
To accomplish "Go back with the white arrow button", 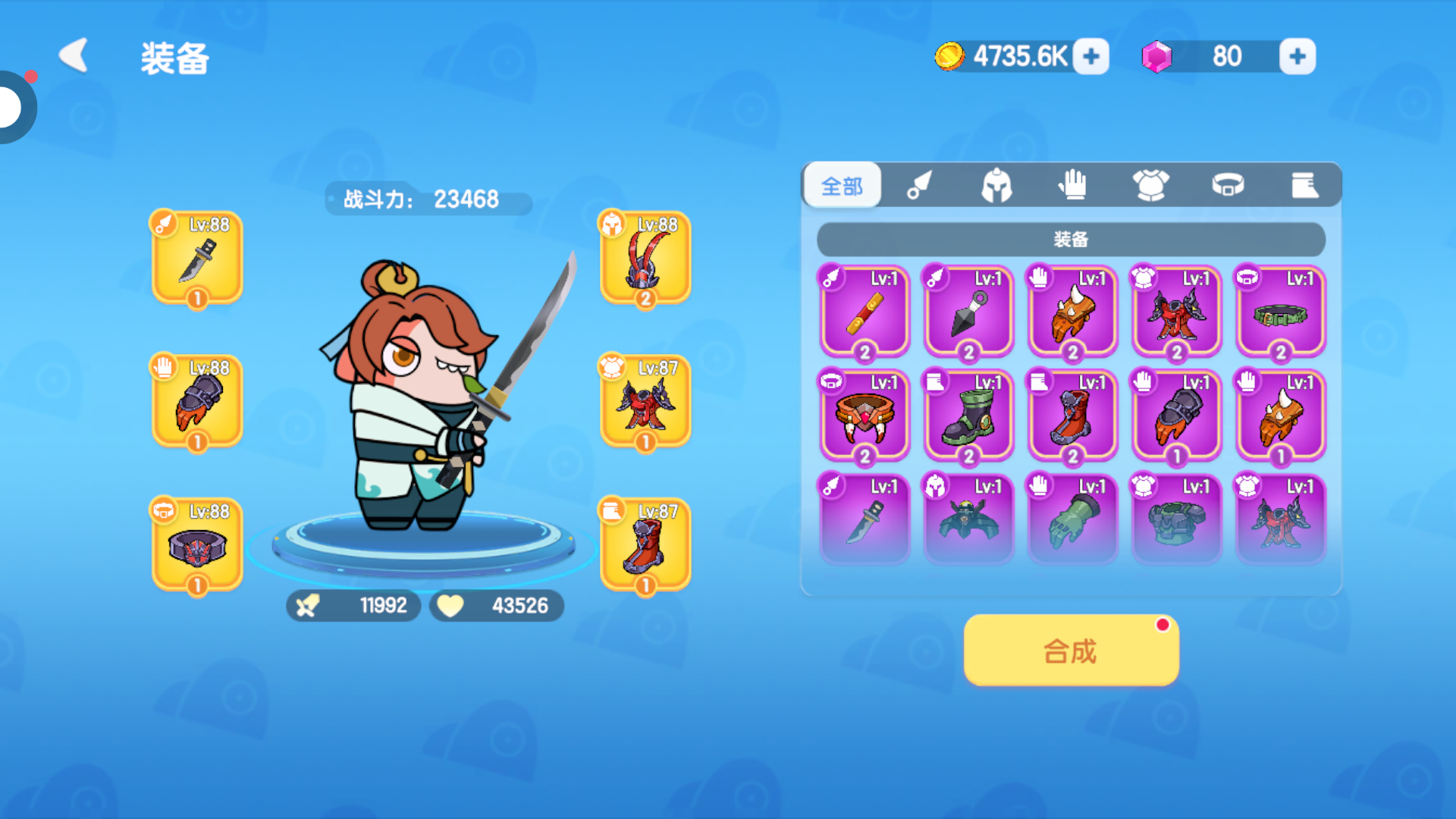I will [x=74, y=56].
